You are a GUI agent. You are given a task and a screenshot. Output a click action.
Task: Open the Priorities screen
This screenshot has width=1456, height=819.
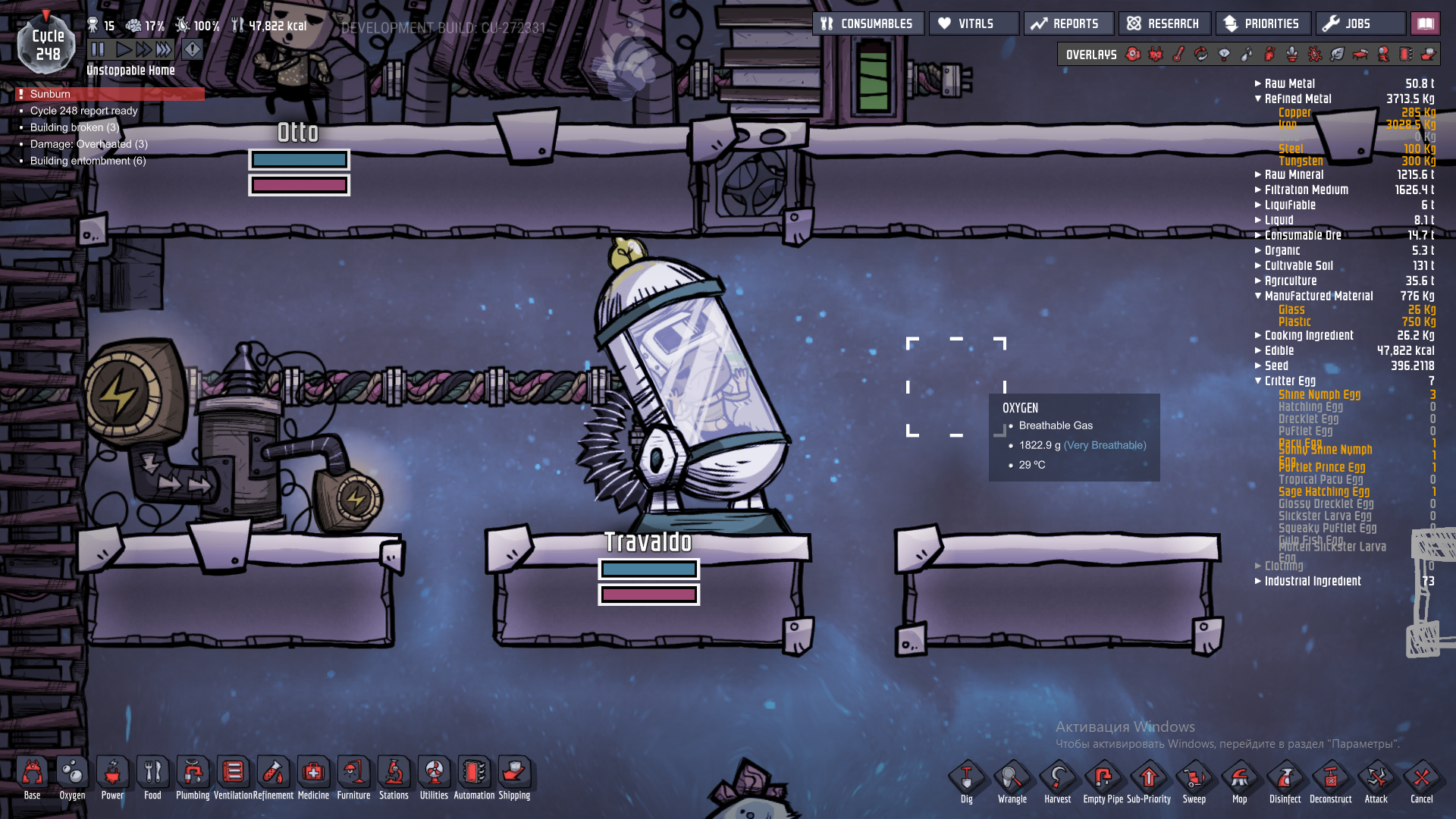pyautogui.click(x=1262, y=24)
